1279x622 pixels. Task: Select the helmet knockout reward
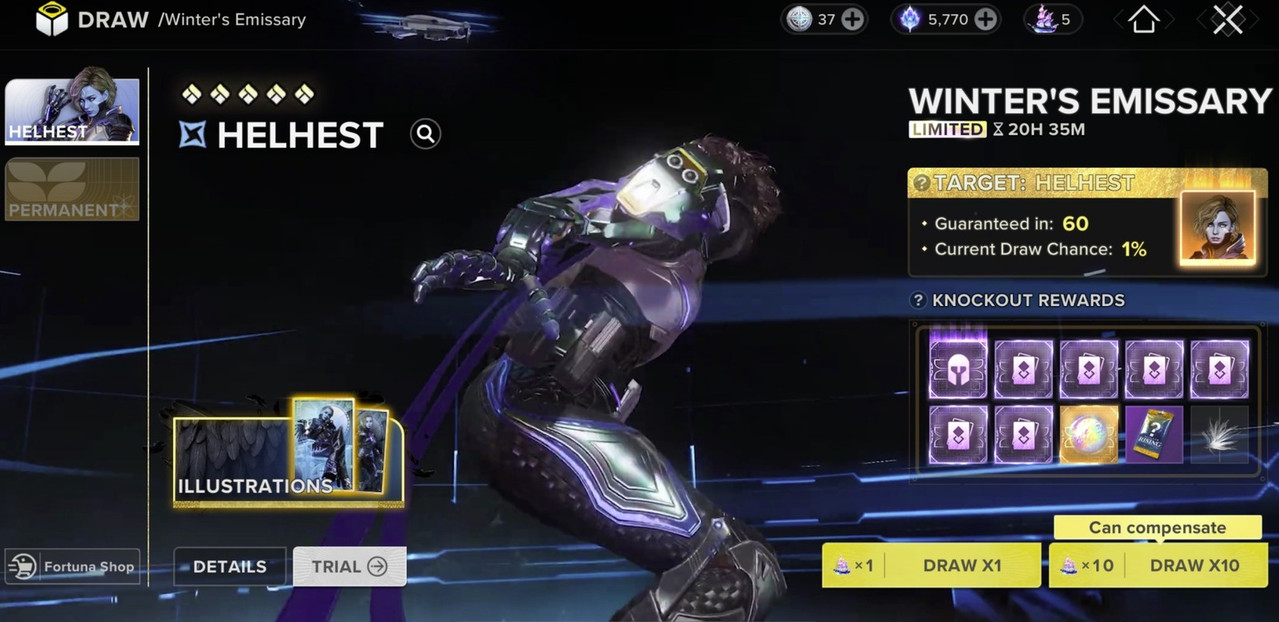click(958, 369)
